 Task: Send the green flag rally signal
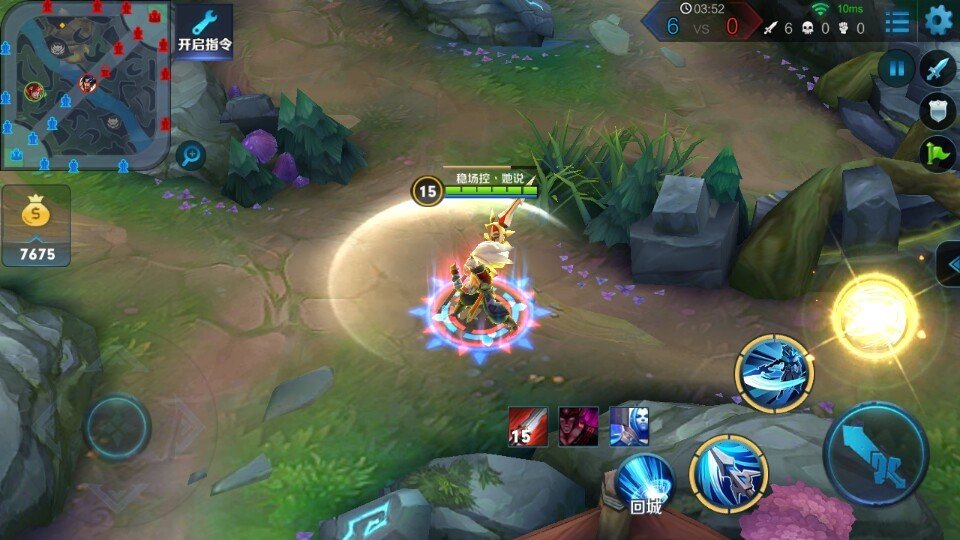tap(938, 154)
